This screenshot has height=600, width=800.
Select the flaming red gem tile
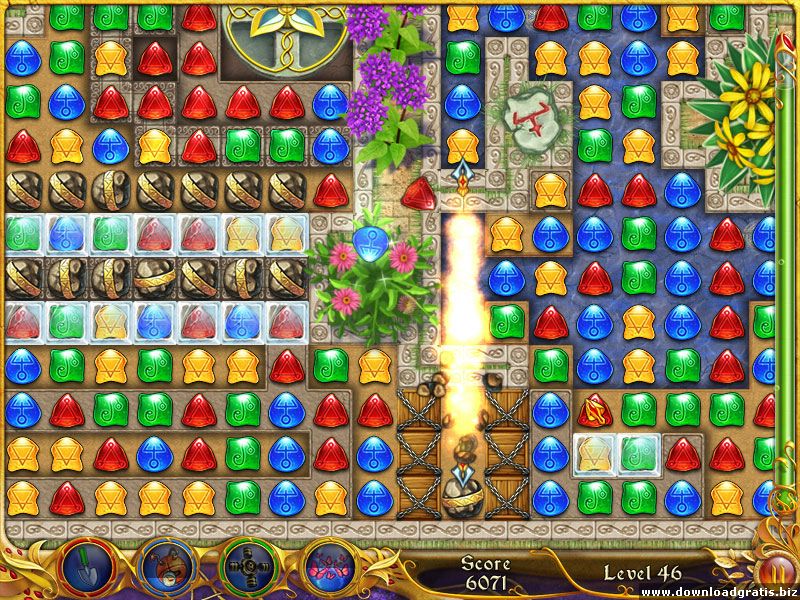tap(595, 409)
